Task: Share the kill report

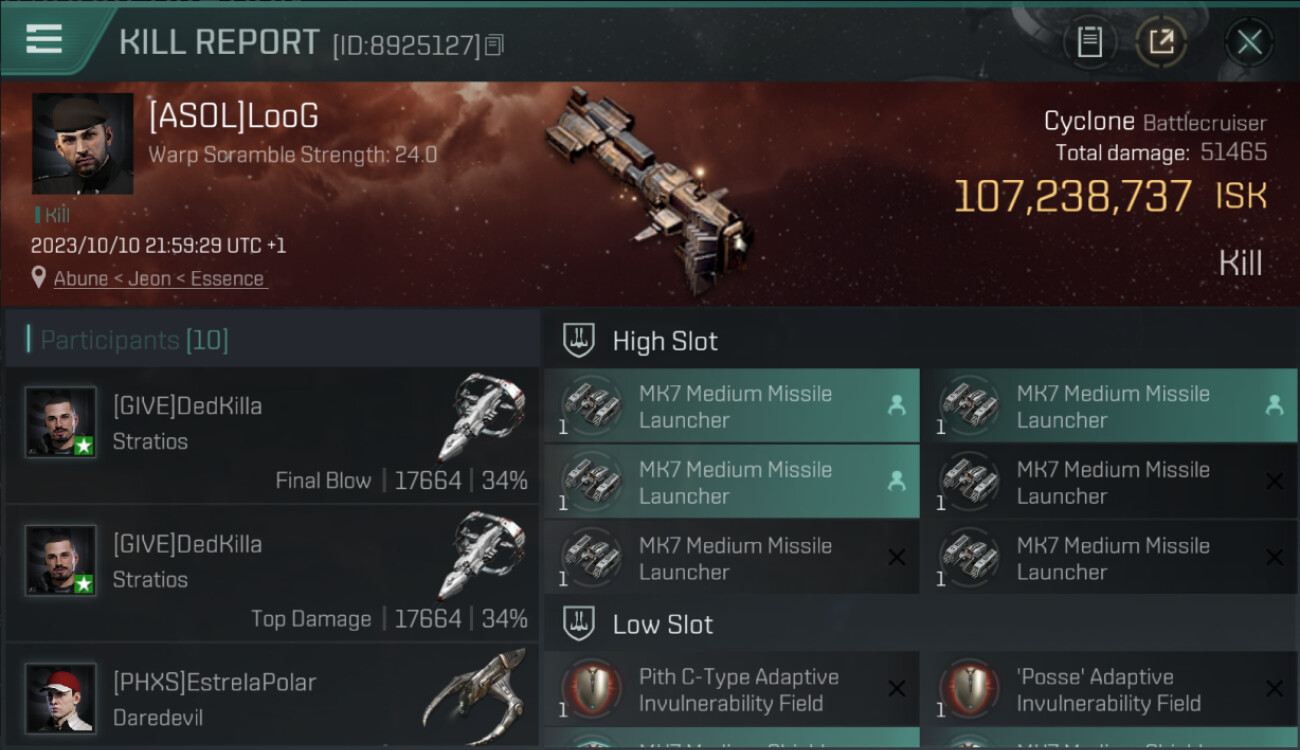Action: (x=1161, y=42)
